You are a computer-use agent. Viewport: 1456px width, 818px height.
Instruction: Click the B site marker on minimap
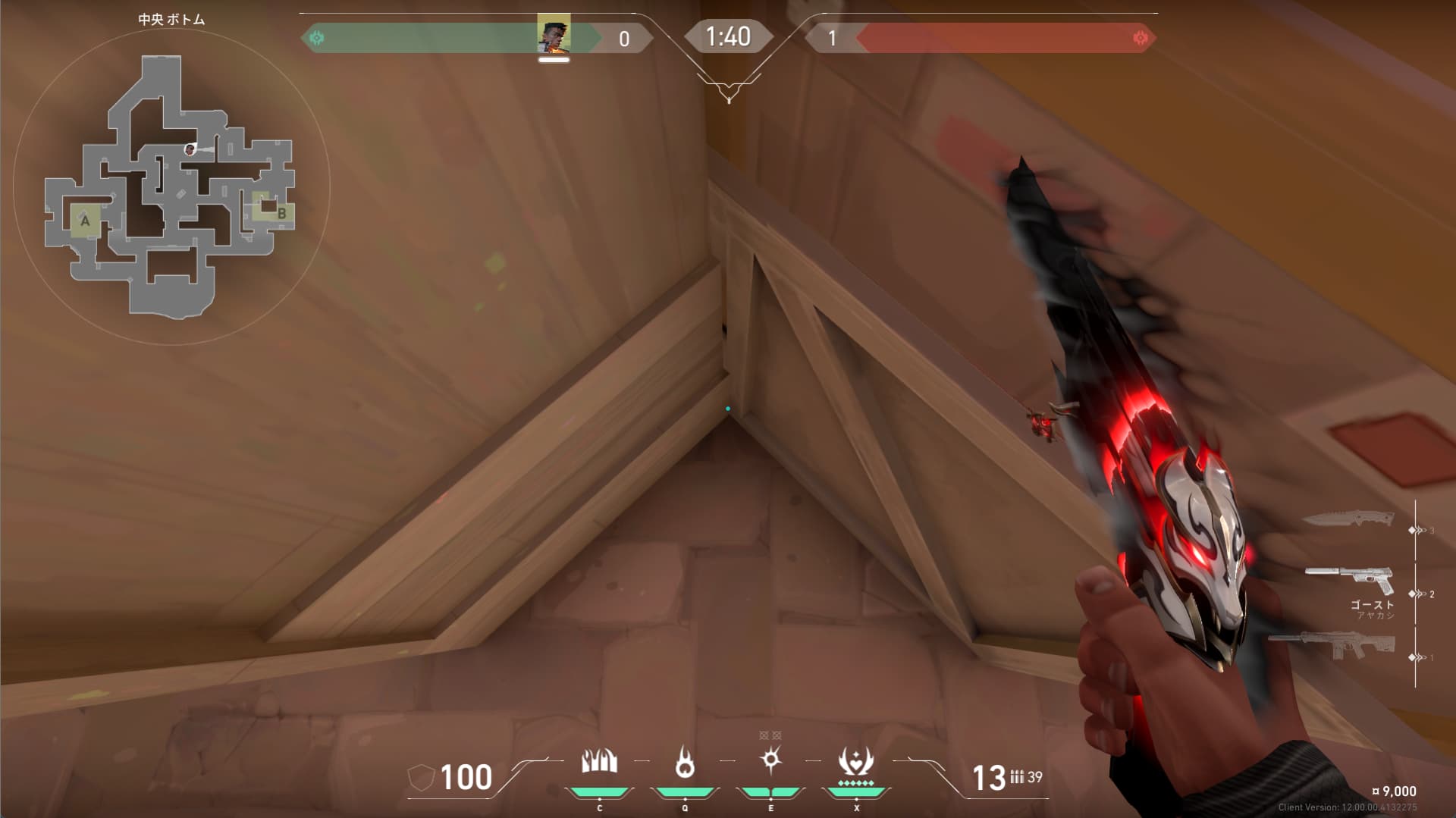coord(281,214)
